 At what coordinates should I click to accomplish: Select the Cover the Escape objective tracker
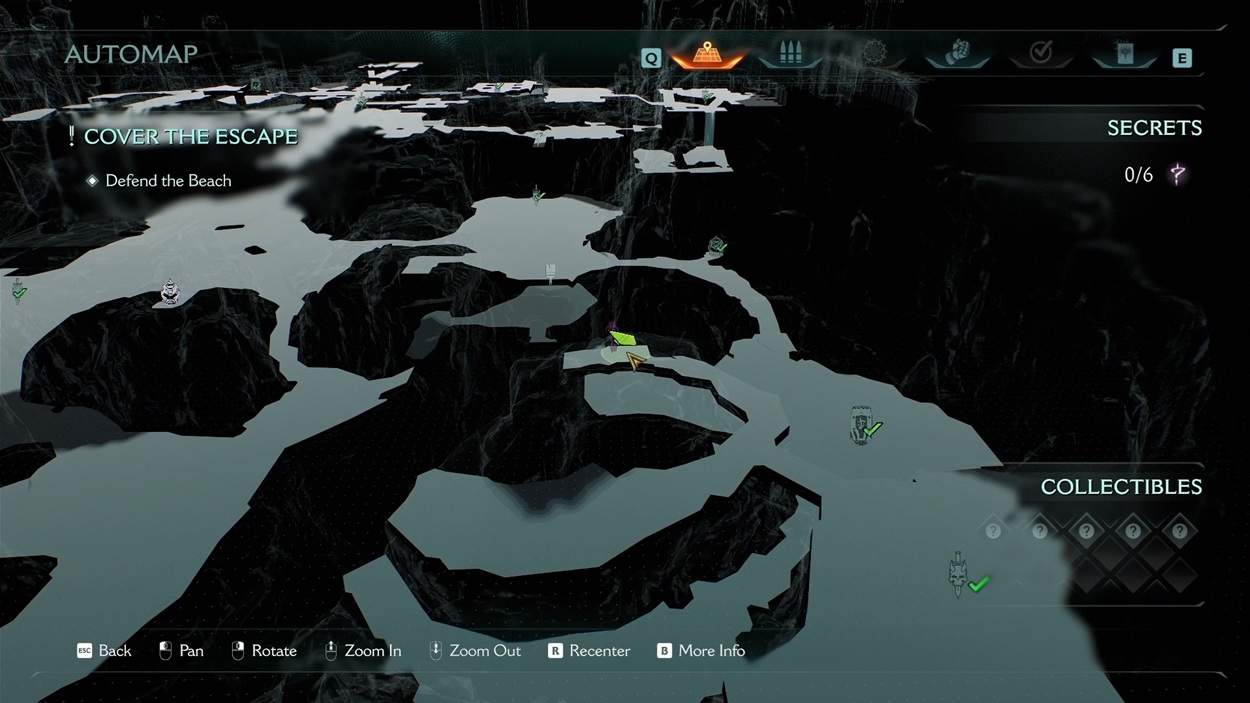tap(190, 137)
